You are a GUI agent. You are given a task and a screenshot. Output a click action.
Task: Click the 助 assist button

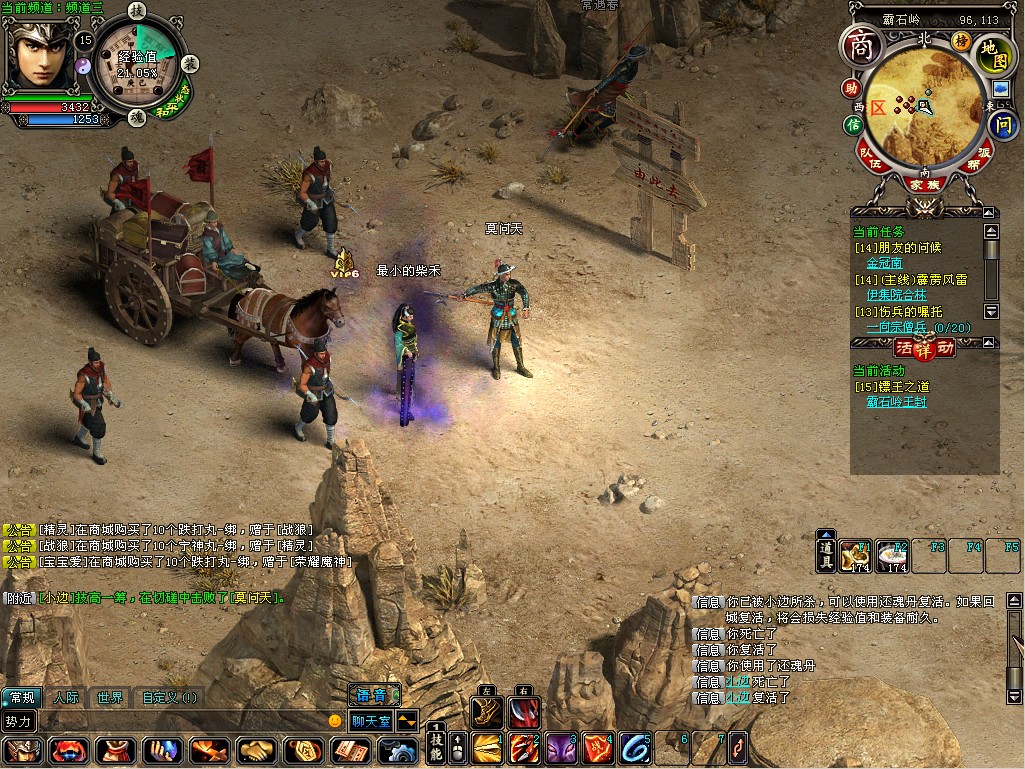point(851,88)
